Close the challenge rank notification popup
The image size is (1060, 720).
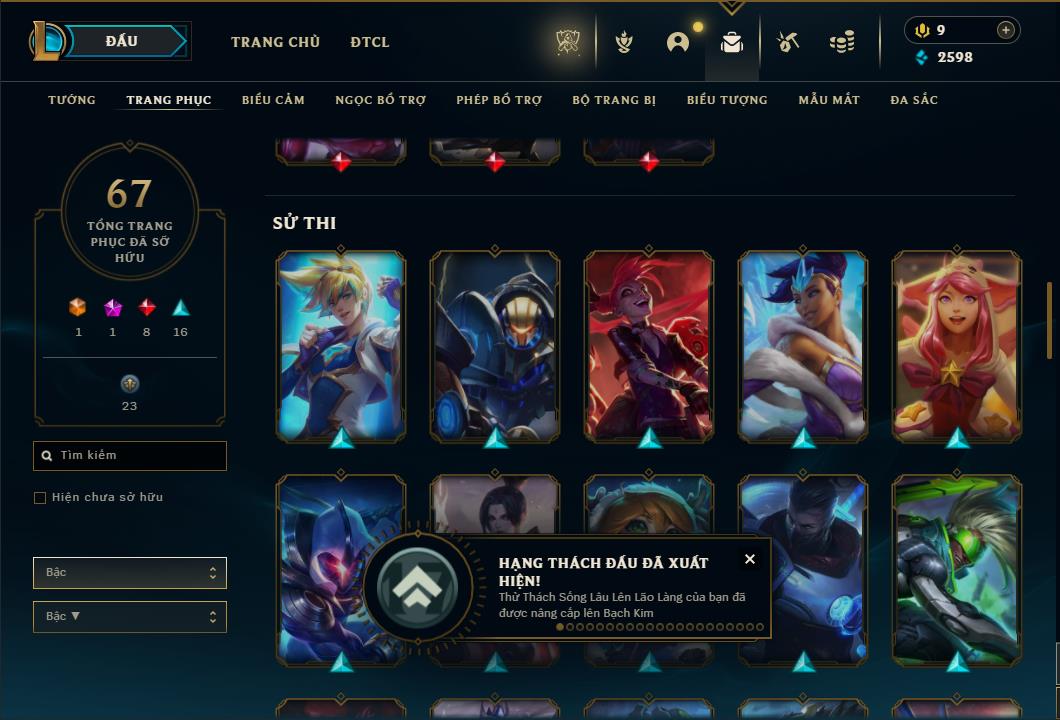tap(750, 559)
